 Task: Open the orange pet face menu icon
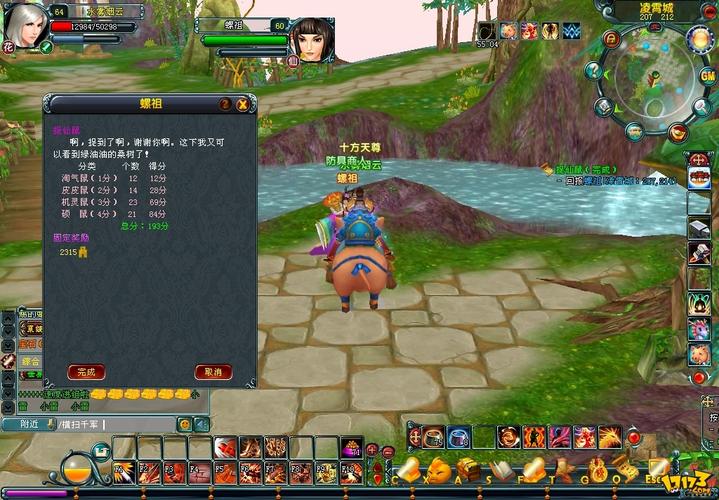437,470
